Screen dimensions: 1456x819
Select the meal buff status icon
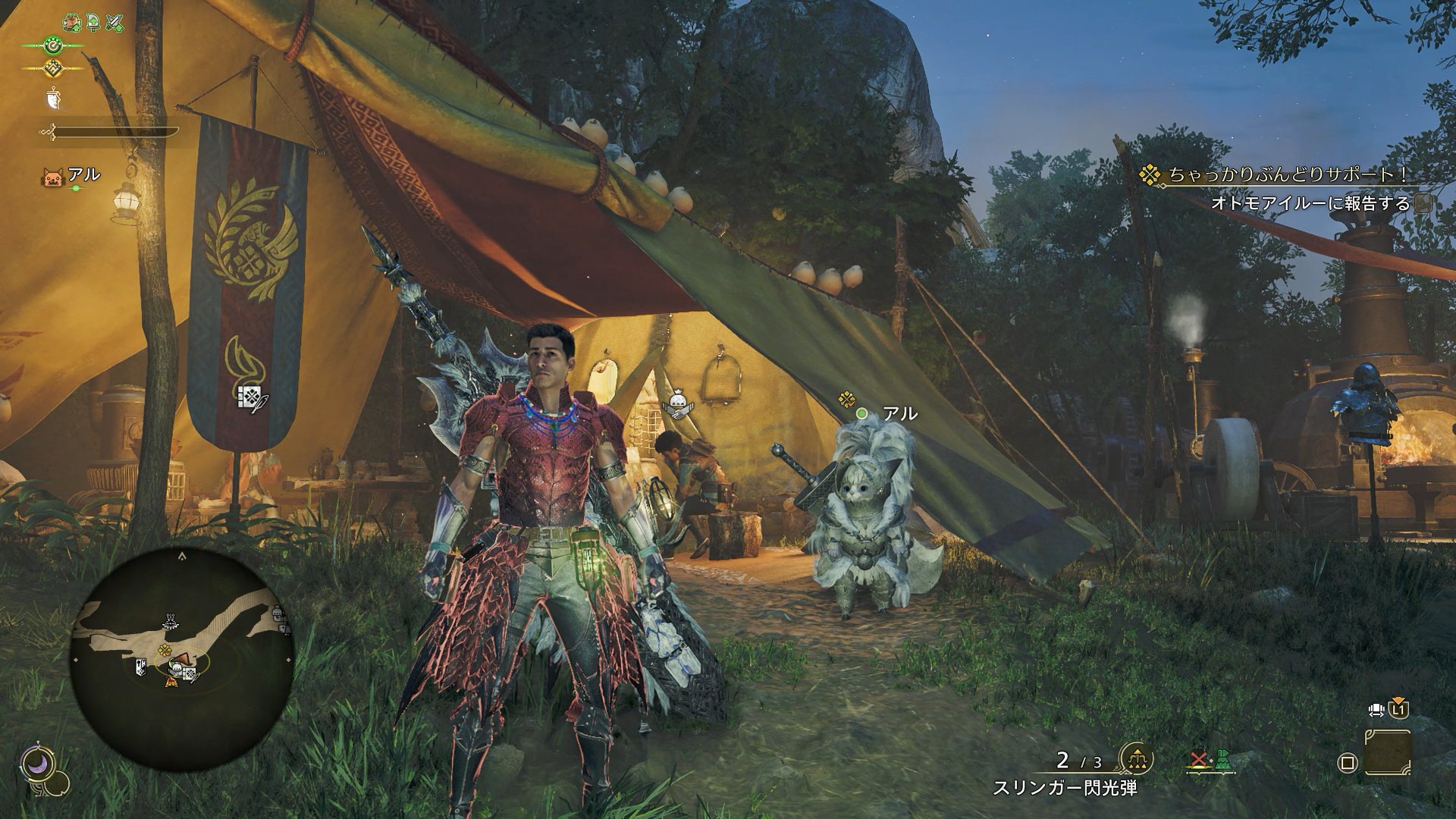point(73,23)
